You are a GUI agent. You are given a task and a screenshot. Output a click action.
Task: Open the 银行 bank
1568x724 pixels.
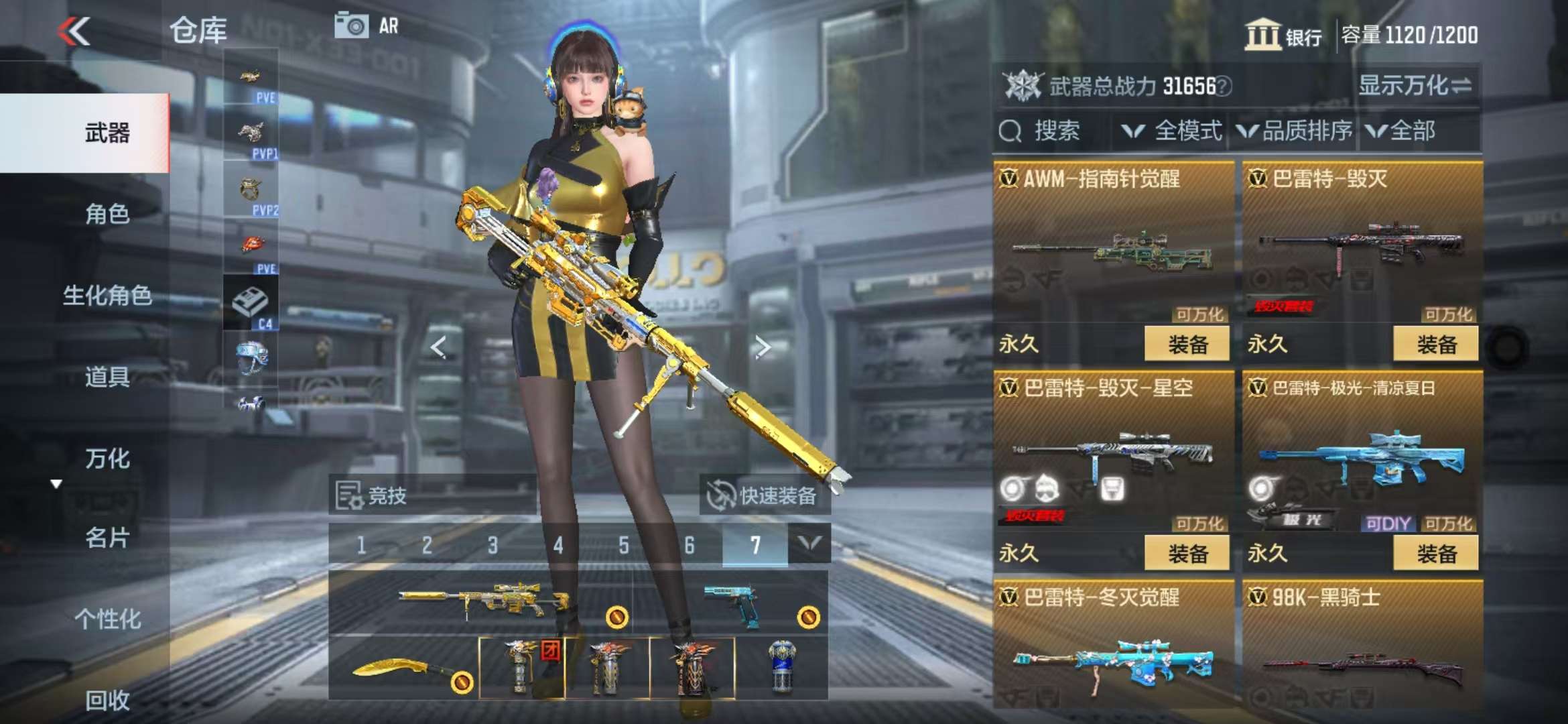[x=1283, y=35]
